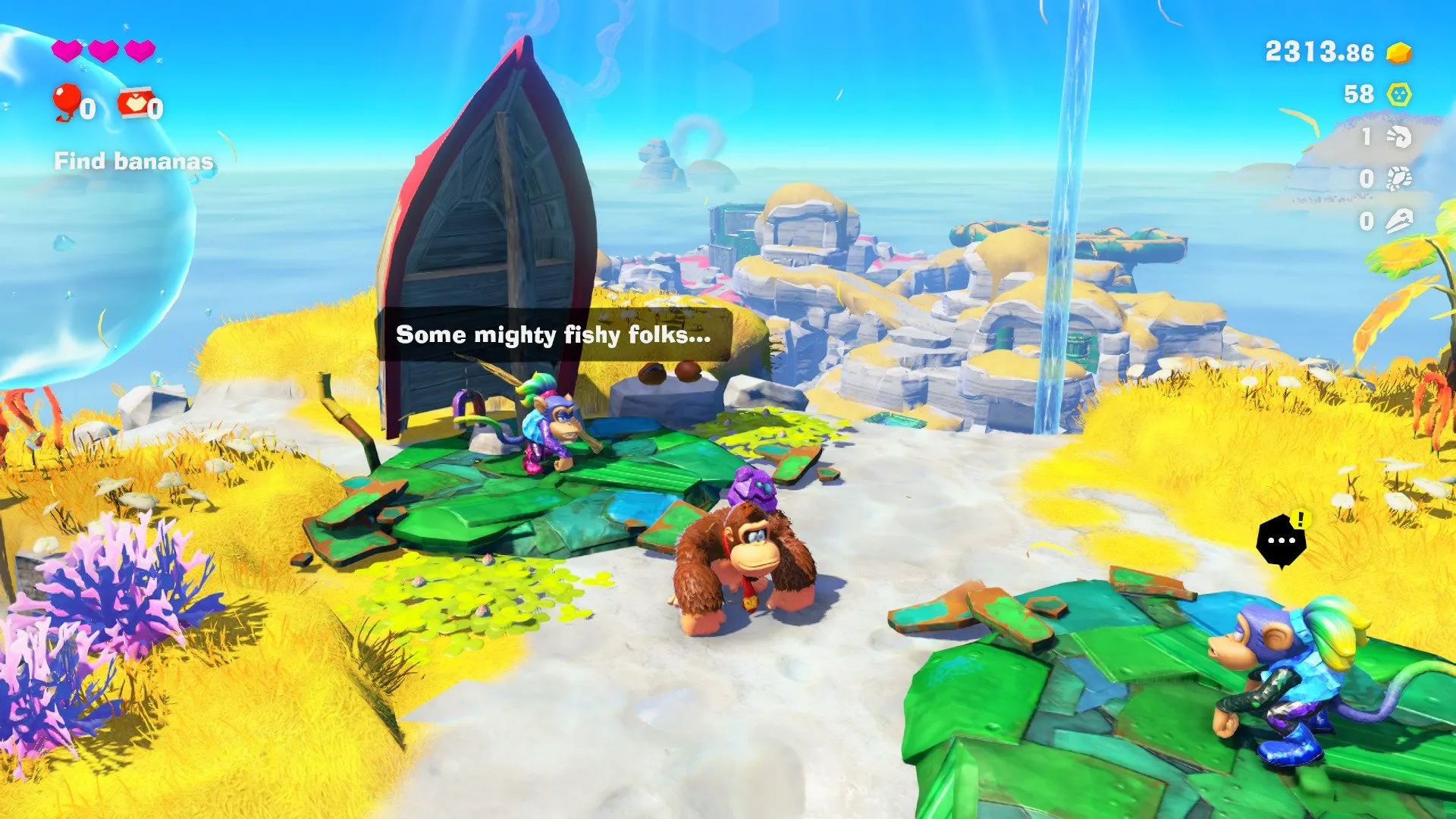This screenshot has width=1456, height=819.
Task: Click the topmost fossil icon next to 1
Action: (x=1398, y=137)
